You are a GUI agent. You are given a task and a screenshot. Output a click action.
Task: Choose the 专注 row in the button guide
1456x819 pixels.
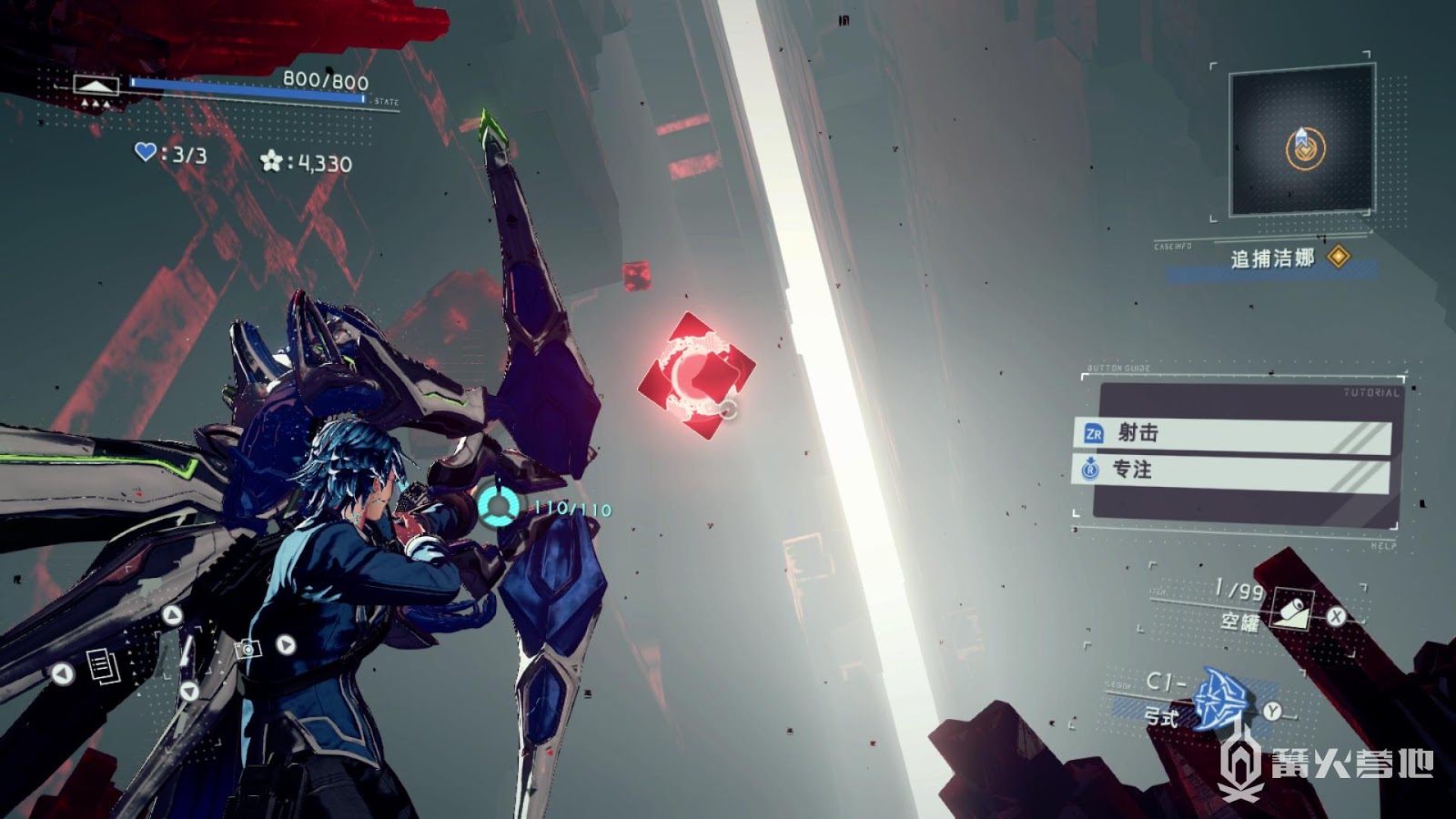tap(1232, 470)
